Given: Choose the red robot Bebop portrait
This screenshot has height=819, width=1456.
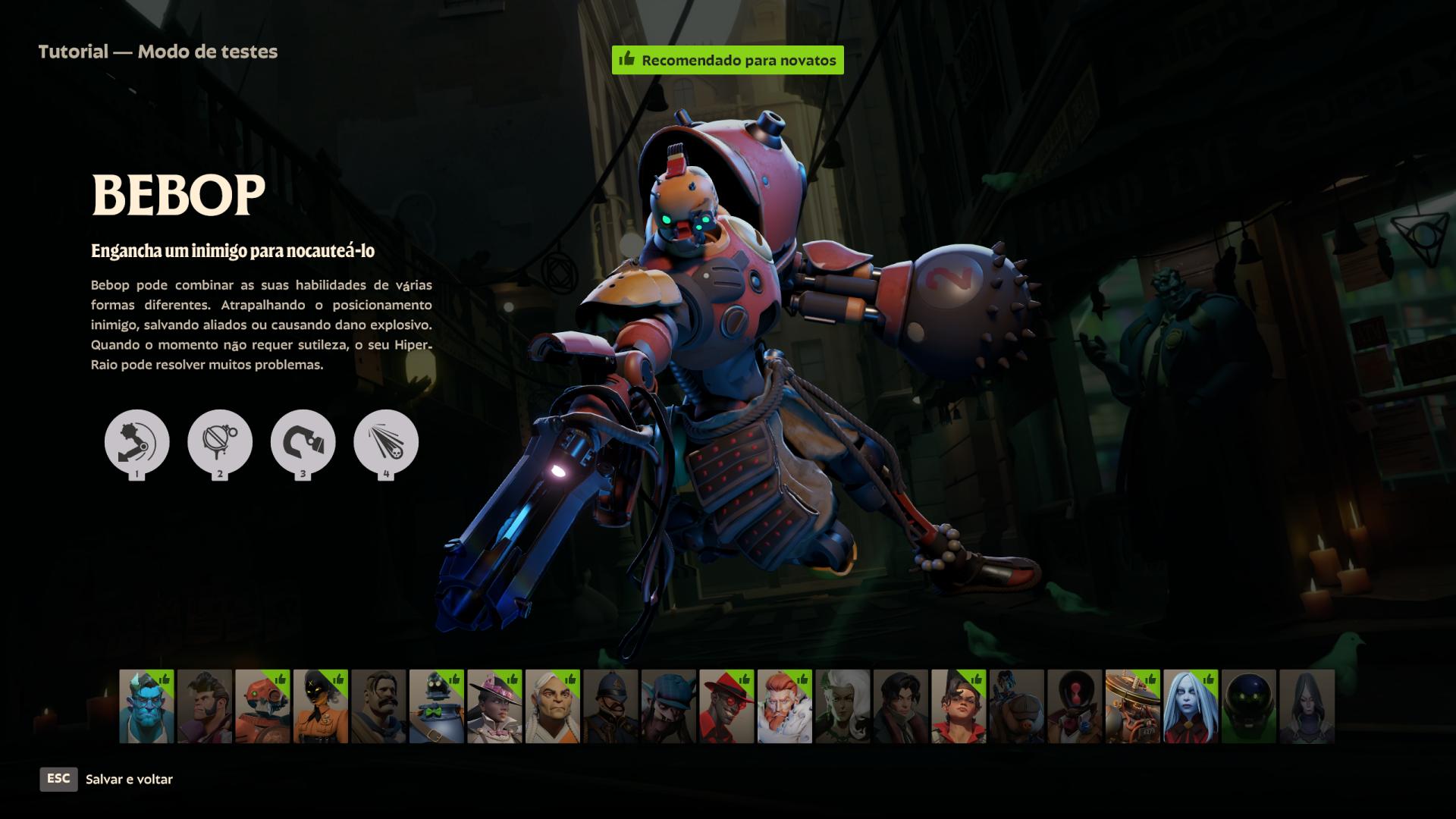Looking at the screenshot, I should (x=262, y=707).
